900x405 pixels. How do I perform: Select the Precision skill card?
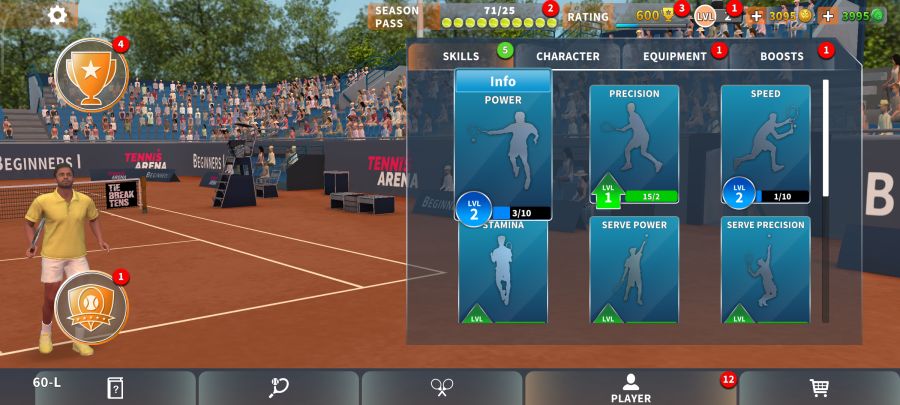pyautogui.click(x=634, y=143)
